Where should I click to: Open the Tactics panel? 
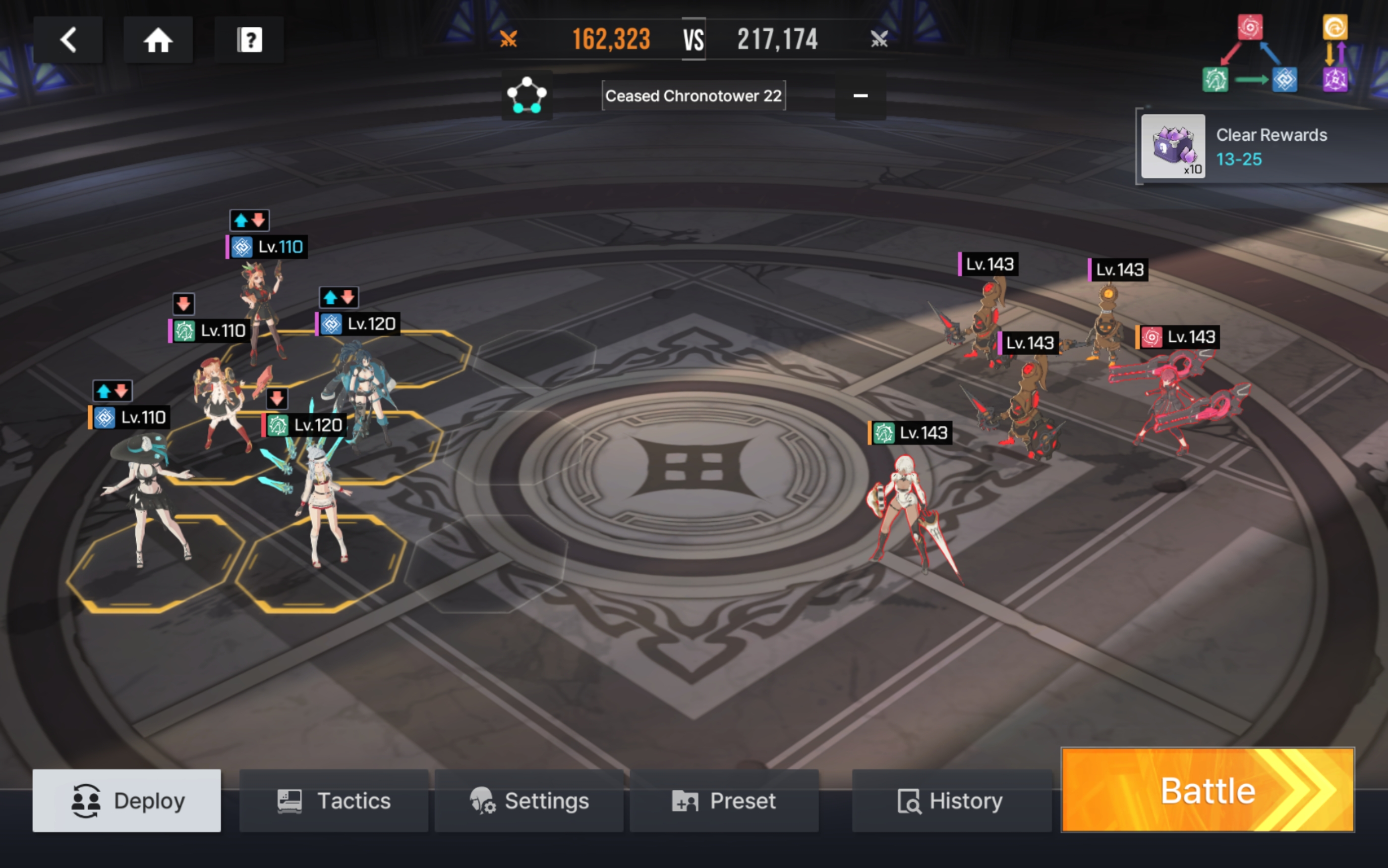tap(334, 800)
